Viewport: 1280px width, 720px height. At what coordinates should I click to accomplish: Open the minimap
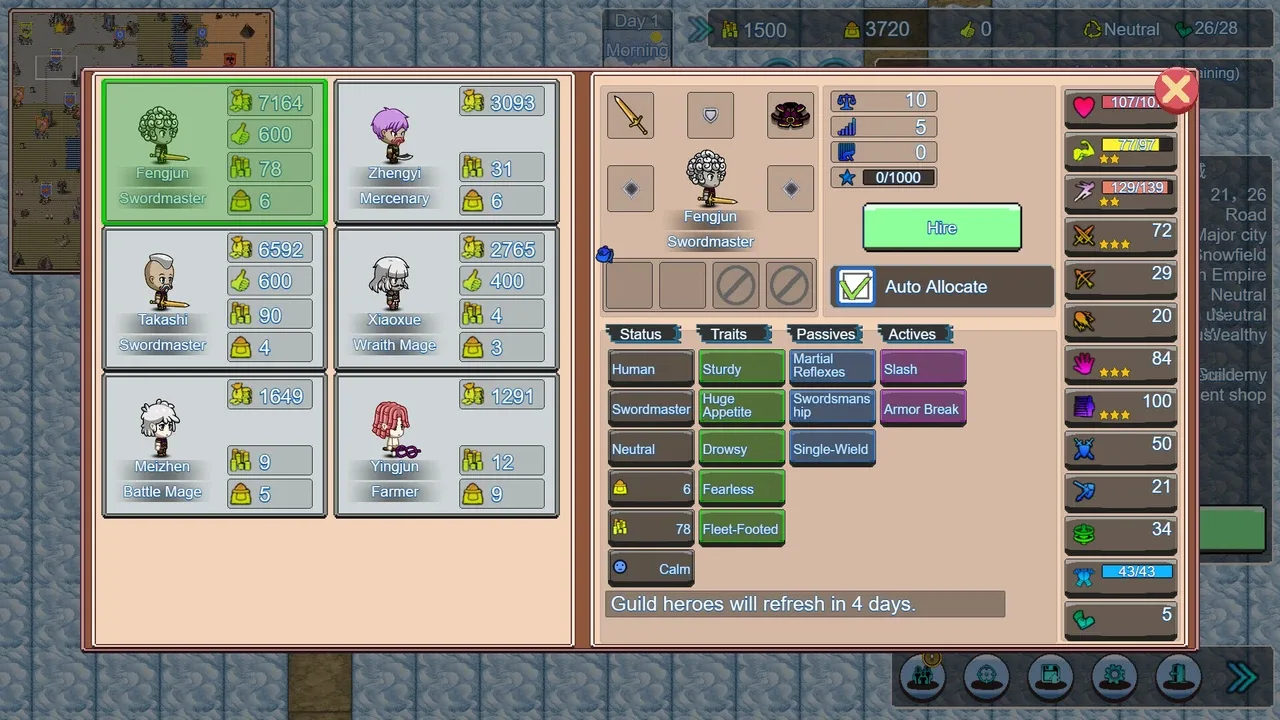point(140,140)
